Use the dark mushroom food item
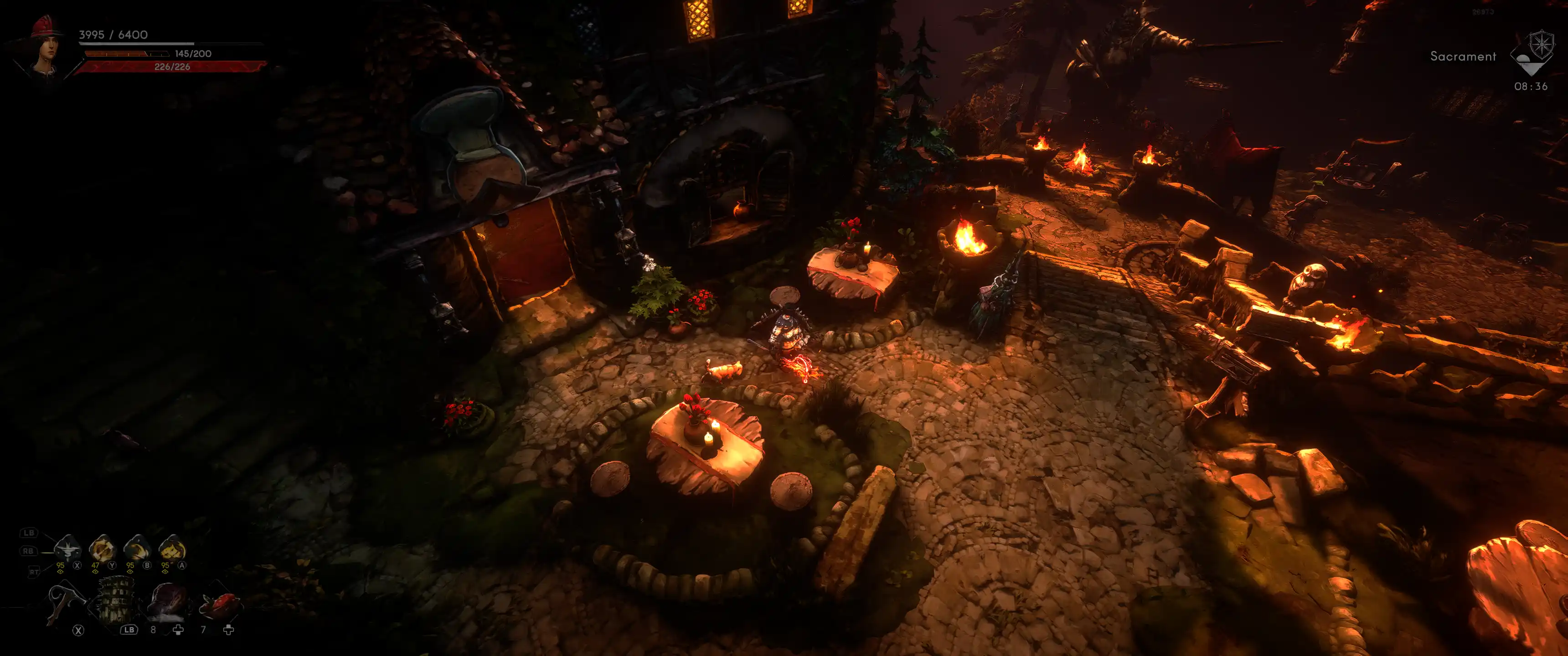Screen dimensions: 1568x656 [167, 602]
